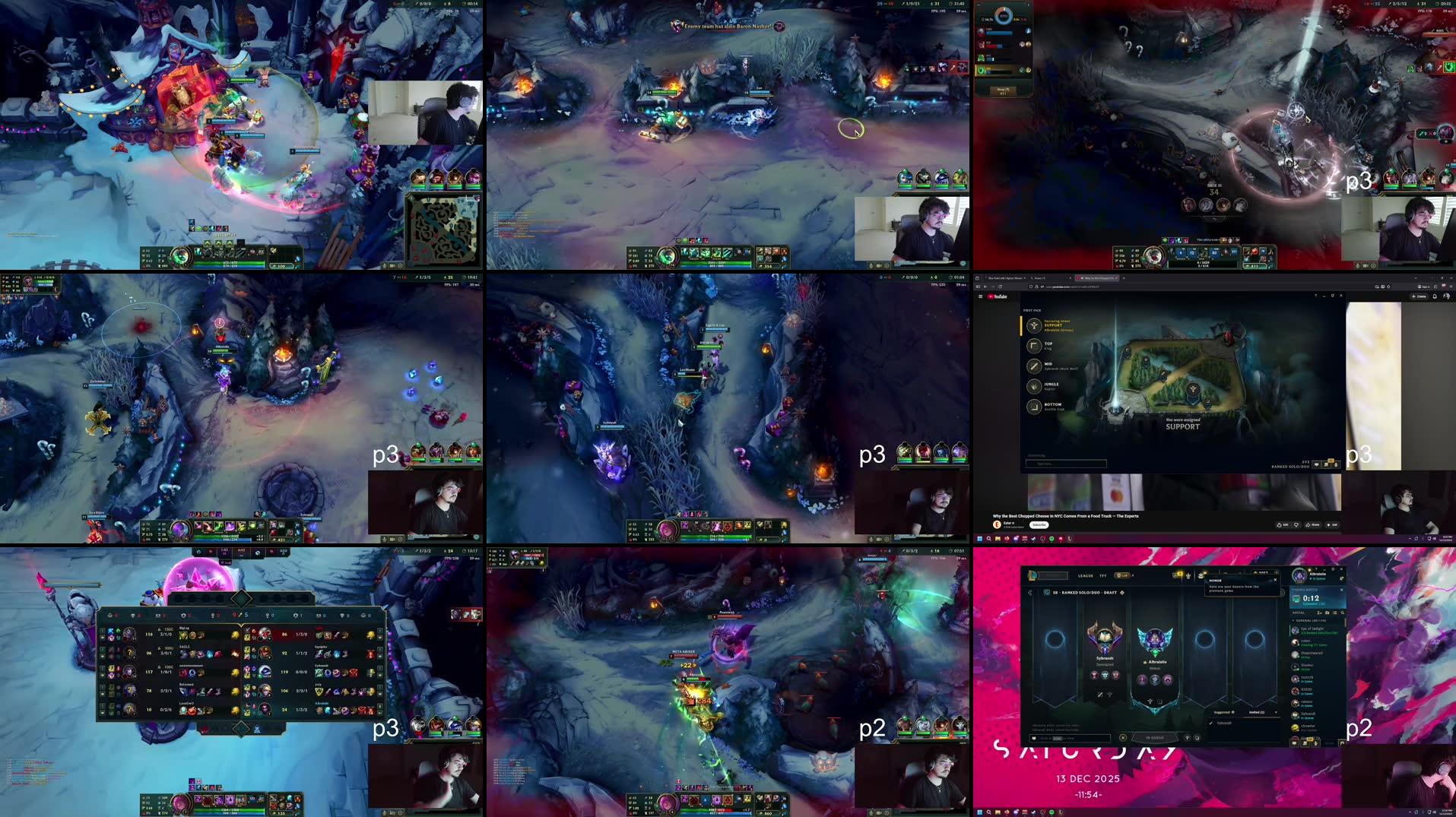Switch to the TFT tab in the League client
The height and width of the screenshot is (817, 1456).
click(x=1102, y=576)
